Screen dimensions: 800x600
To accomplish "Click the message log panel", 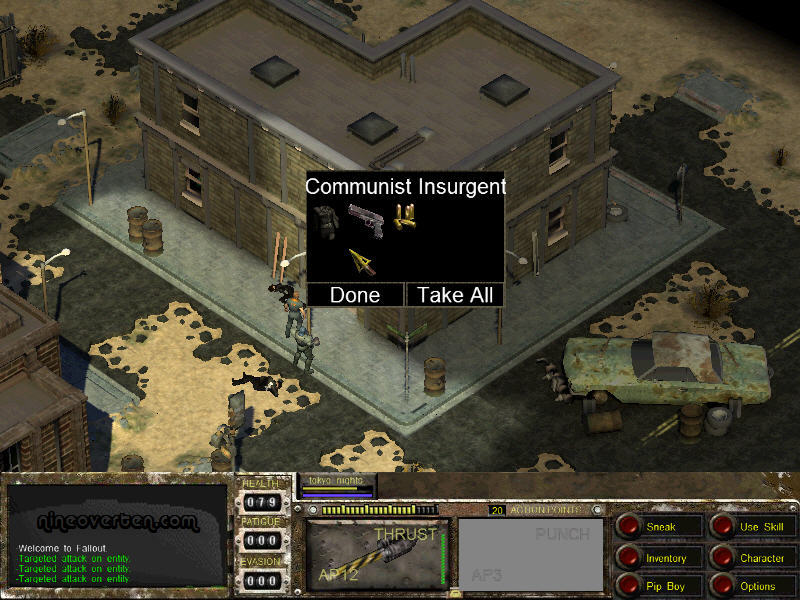I will pos(117,536).
